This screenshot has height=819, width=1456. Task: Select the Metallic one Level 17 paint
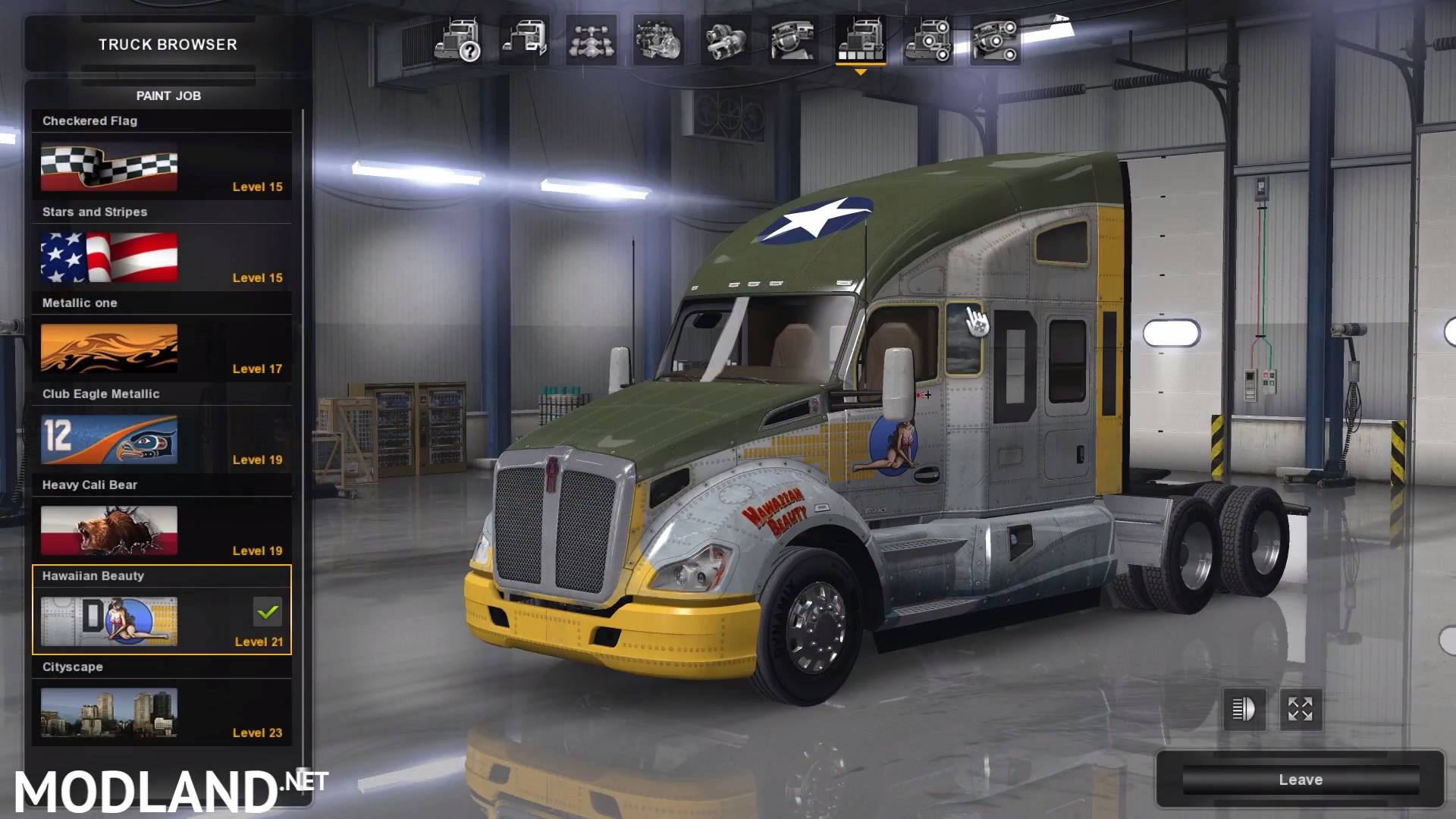108,348
